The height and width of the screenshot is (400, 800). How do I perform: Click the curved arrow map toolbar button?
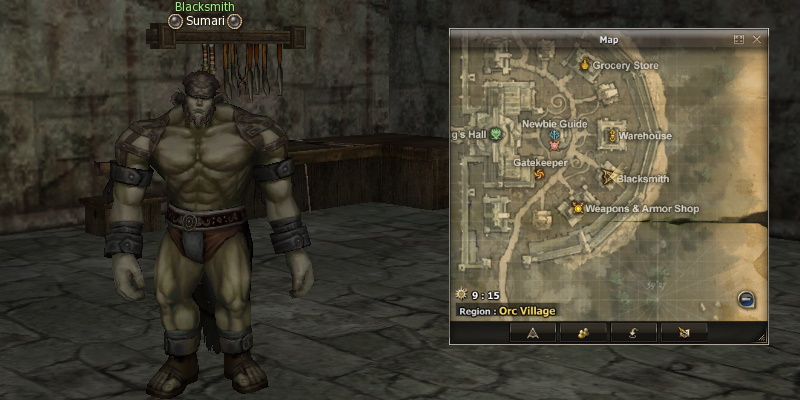click(x=633, y=332)
